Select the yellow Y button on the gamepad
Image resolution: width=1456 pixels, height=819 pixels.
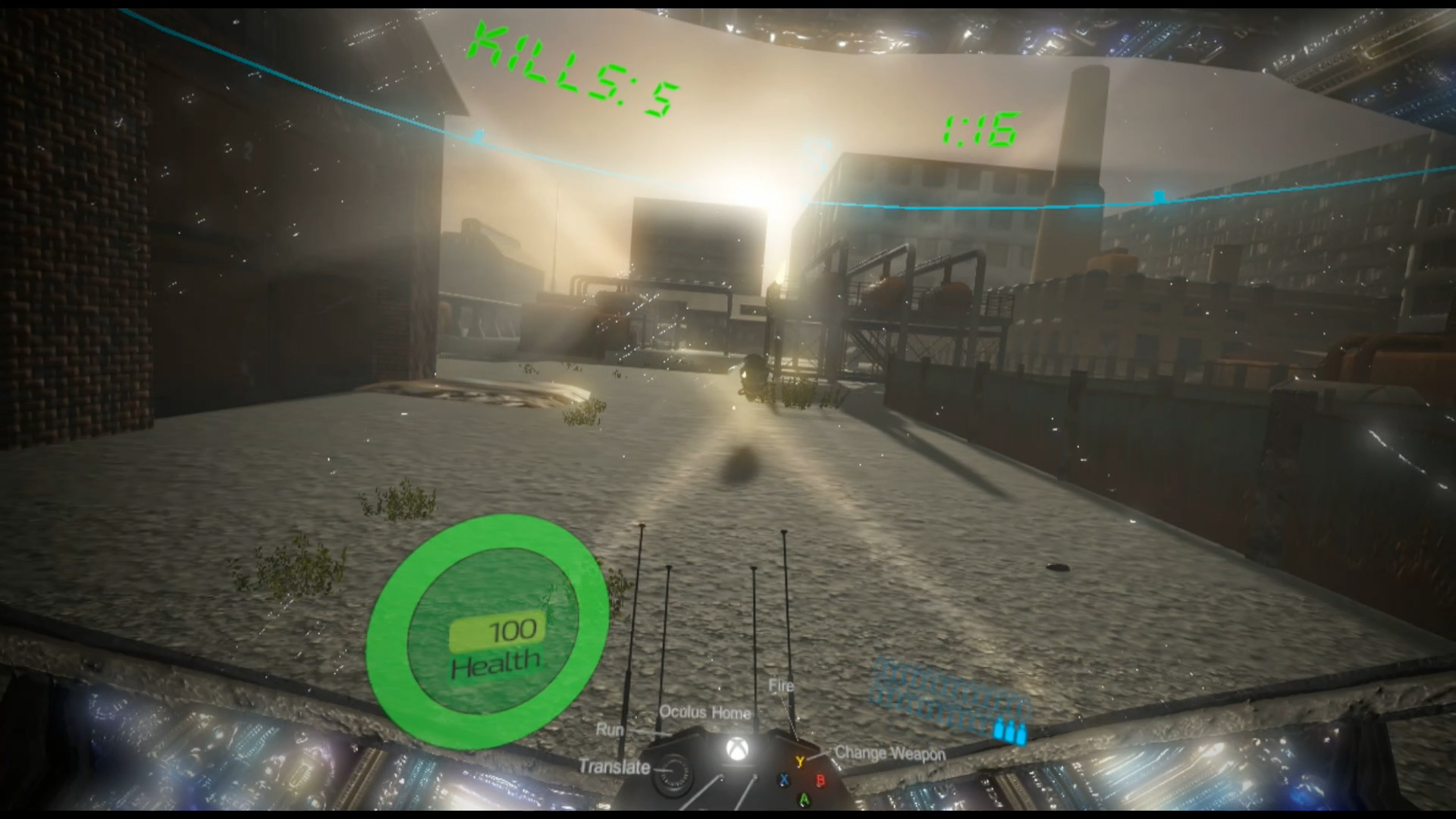800,760
